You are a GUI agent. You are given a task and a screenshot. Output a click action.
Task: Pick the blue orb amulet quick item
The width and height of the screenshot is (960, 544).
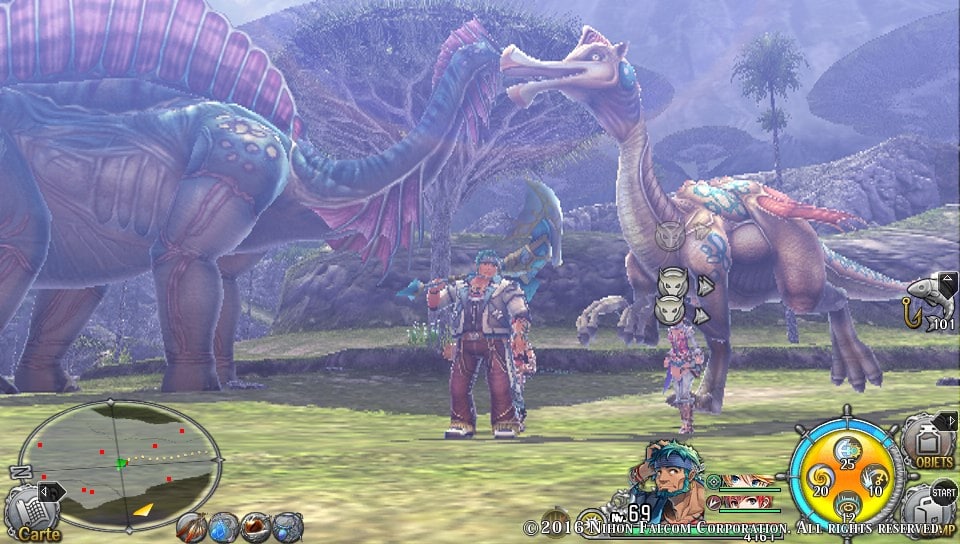(x=288, y=526)
